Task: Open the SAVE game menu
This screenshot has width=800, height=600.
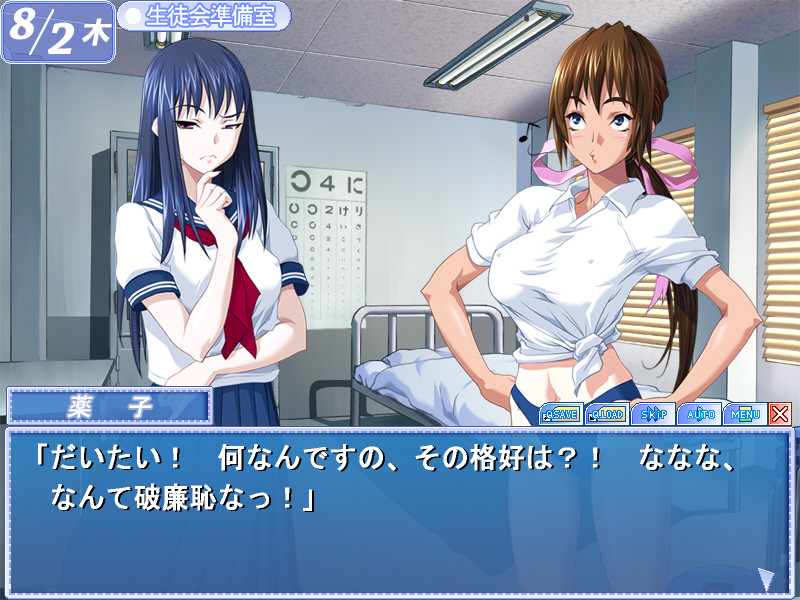Action: (x=561, y=413)
